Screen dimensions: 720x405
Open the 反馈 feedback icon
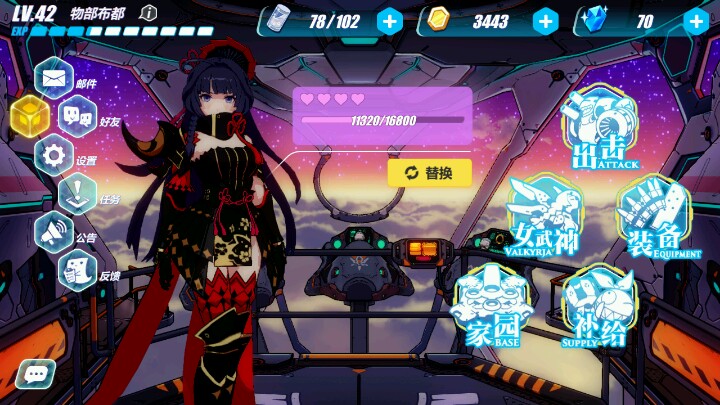pyautogui.click(x=77, y=270)
